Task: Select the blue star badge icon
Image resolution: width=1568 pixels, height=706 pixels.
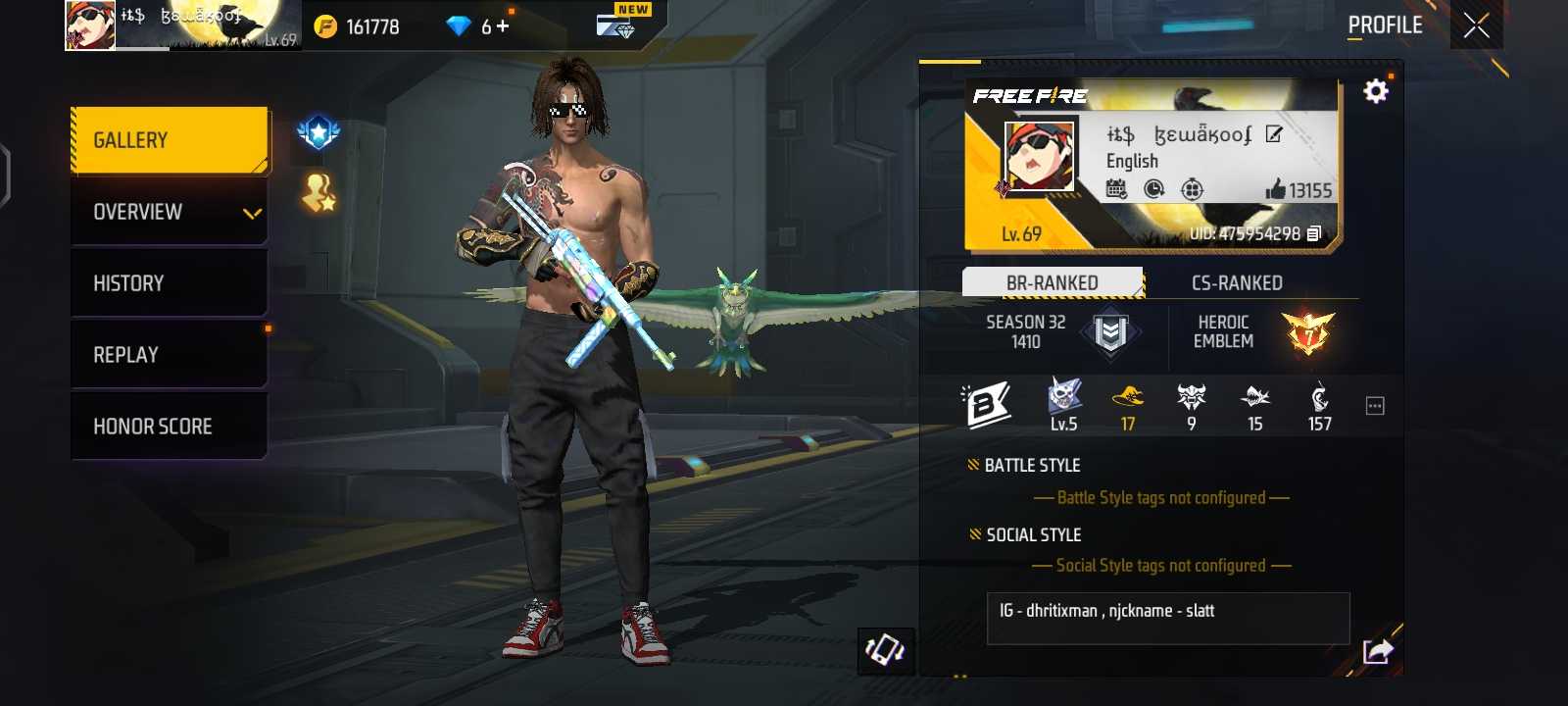Action: coord(318,132)
